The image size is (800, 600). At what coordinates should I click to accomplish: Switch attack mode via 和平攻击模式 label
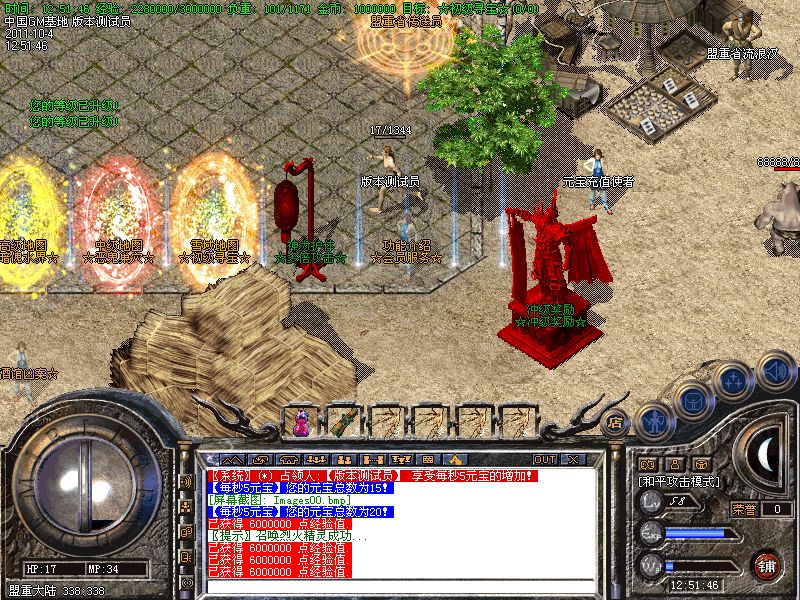click(x=680, y=481)
